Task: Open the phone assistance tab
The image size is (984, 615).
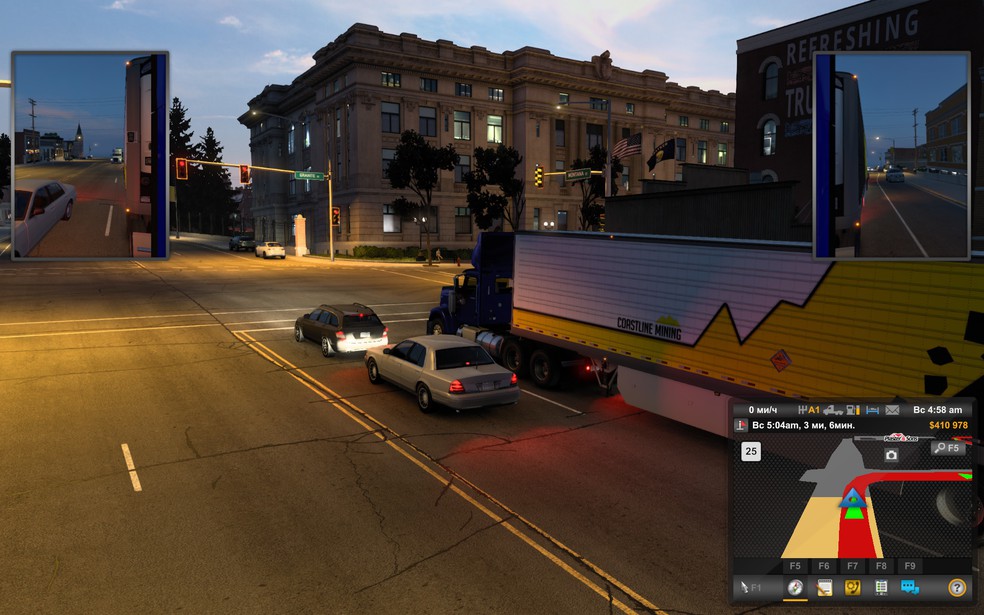Action: point(853,588)
